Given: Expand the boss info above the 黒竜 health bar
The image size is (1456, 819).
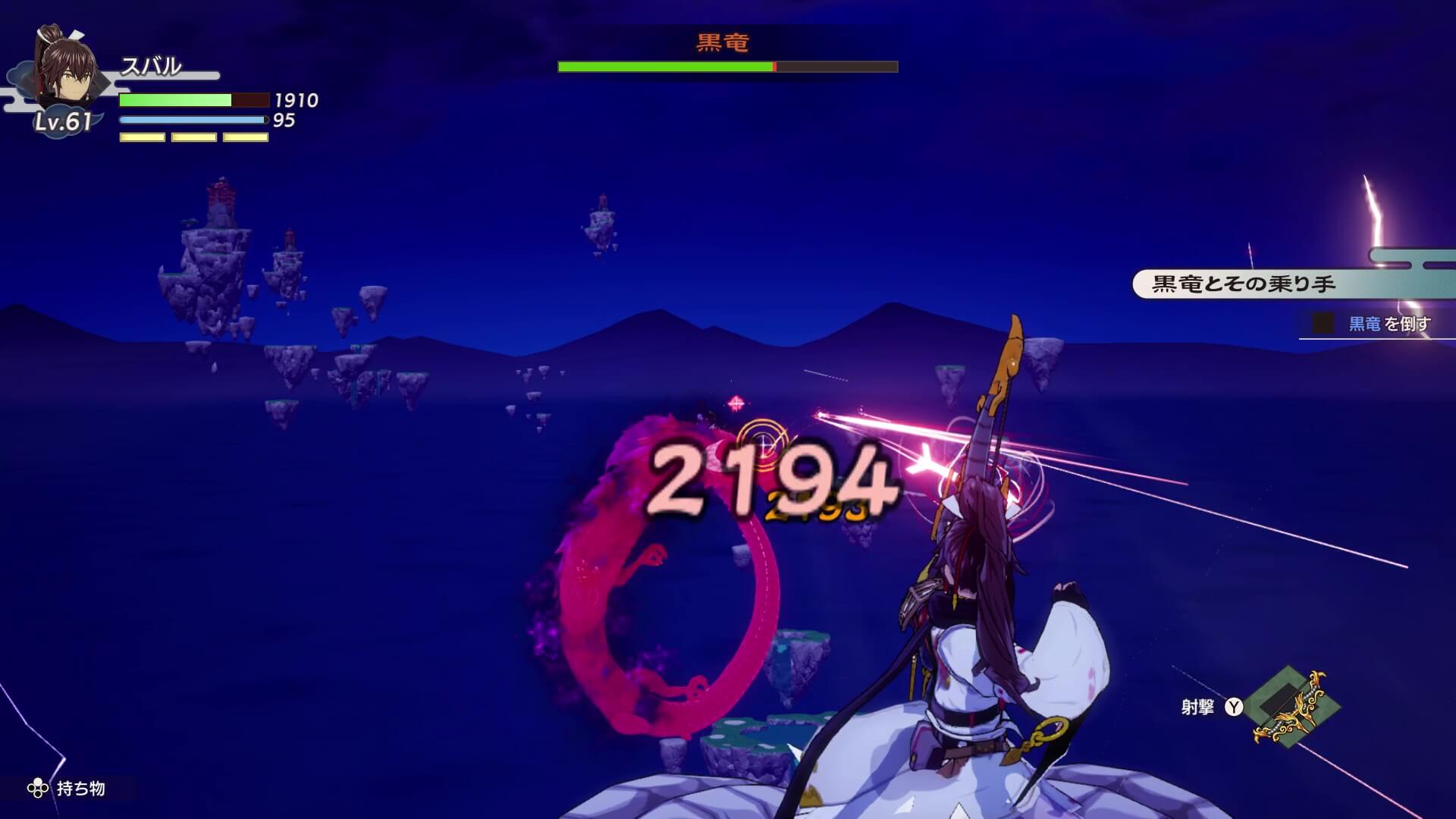Looking at the screenshot, I should tap(720, 42).
